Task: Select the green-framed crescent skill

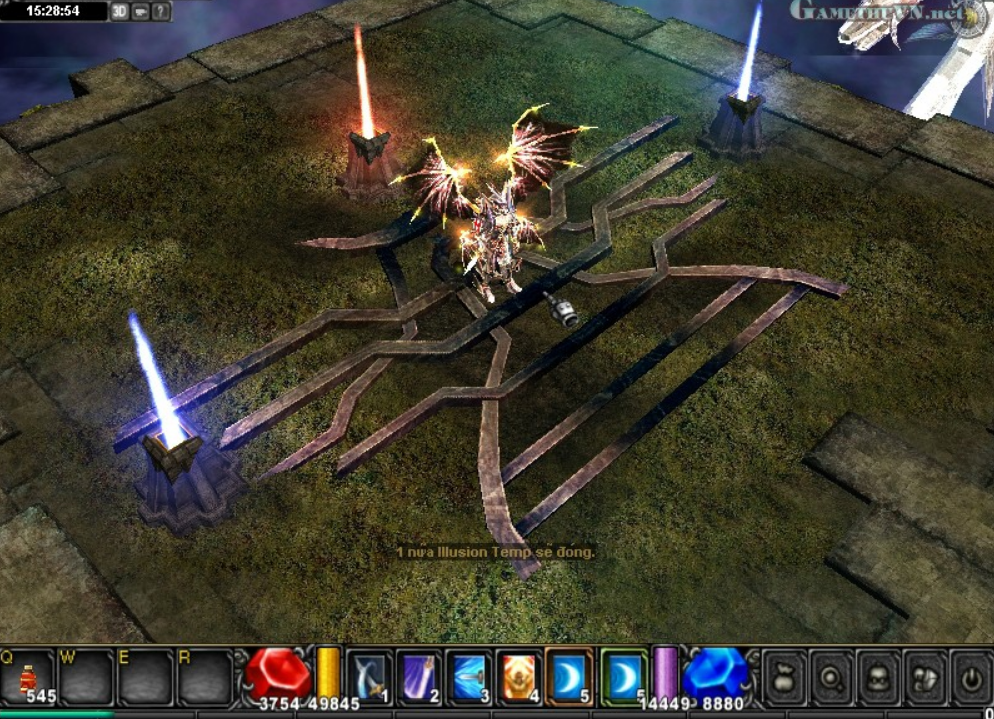Action: click(624, 675)
